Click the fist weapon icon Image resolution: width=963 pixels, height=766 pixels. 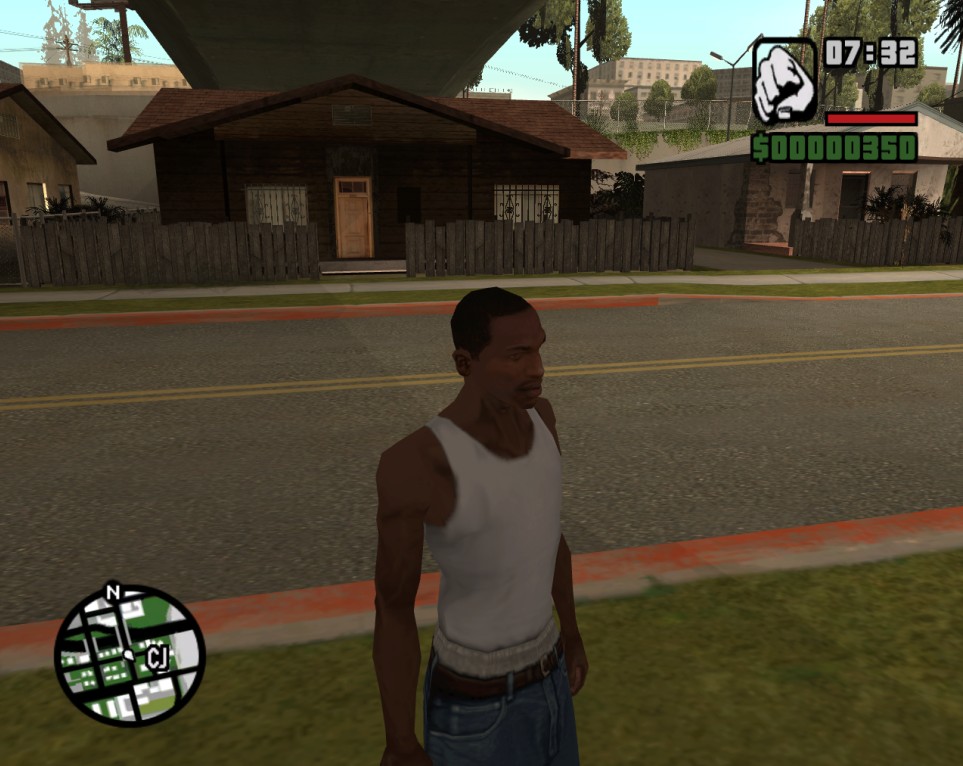[784, 82]
